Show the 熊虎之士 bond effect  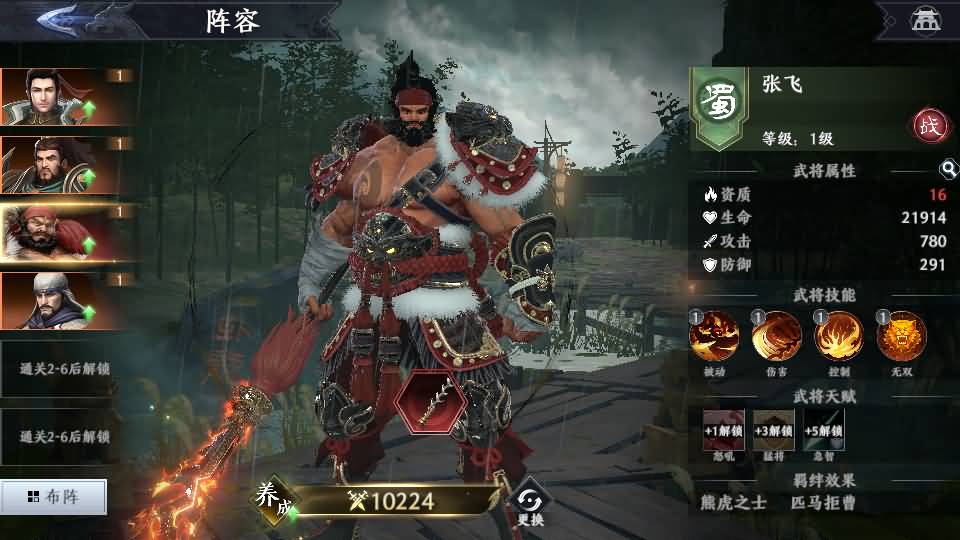[x=736, y=502]
